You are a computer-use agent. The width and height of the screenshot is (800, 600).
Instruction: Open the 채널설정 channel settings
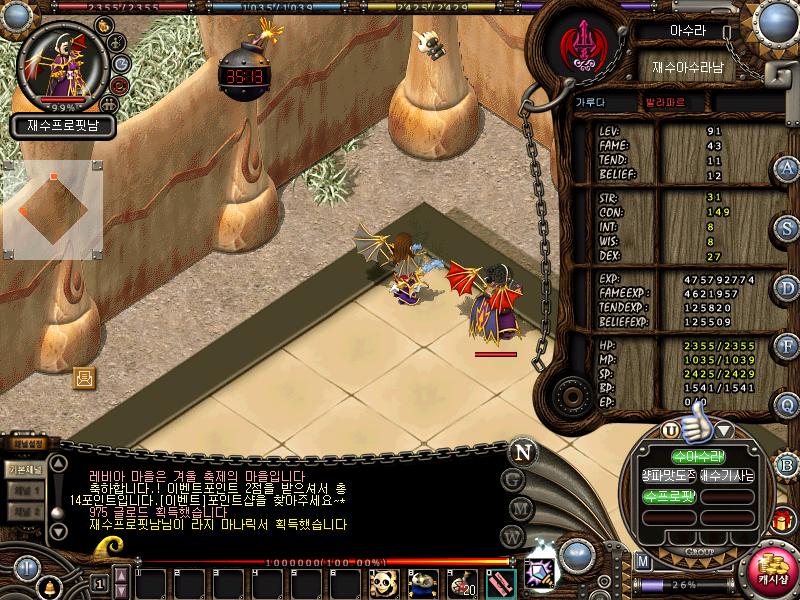[x=27, y=443]
